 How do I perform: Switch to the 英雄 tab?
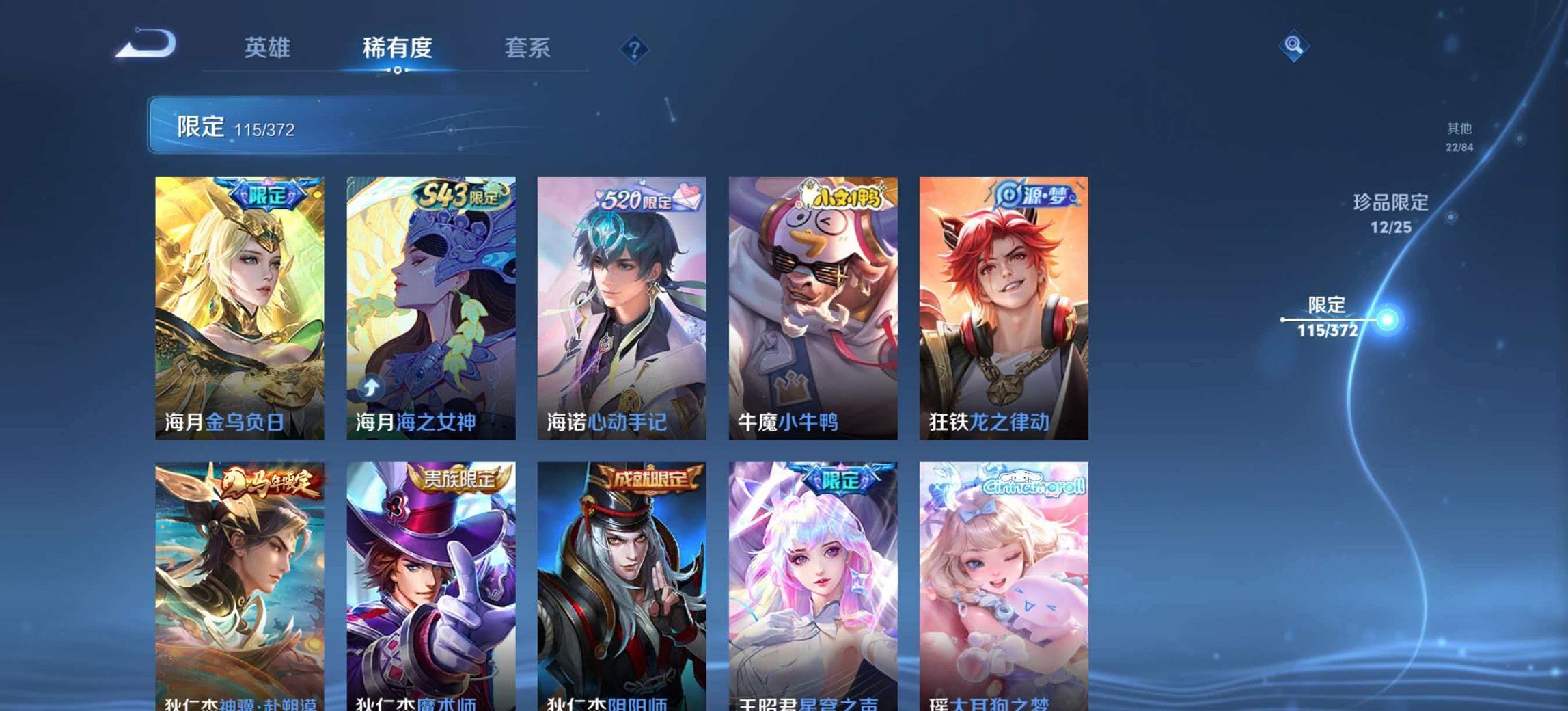pos(269,48)
